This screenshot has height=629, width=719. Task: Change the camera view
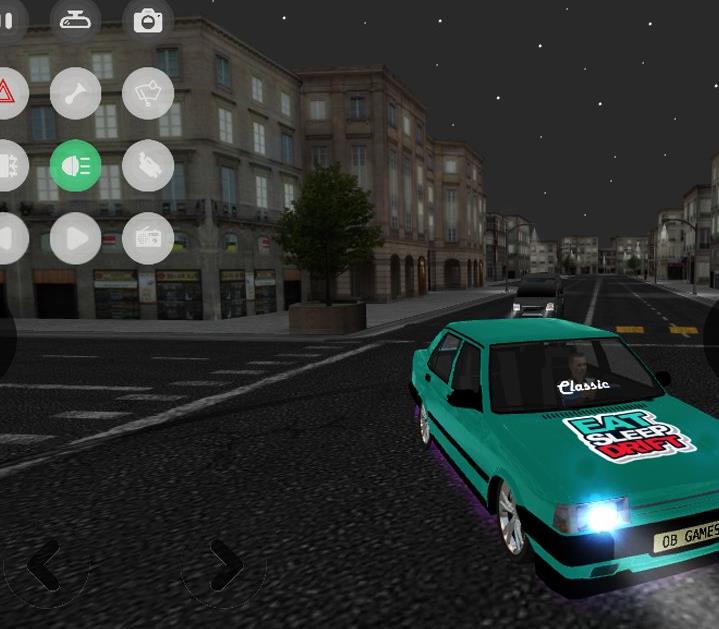(x=148, y=20)
